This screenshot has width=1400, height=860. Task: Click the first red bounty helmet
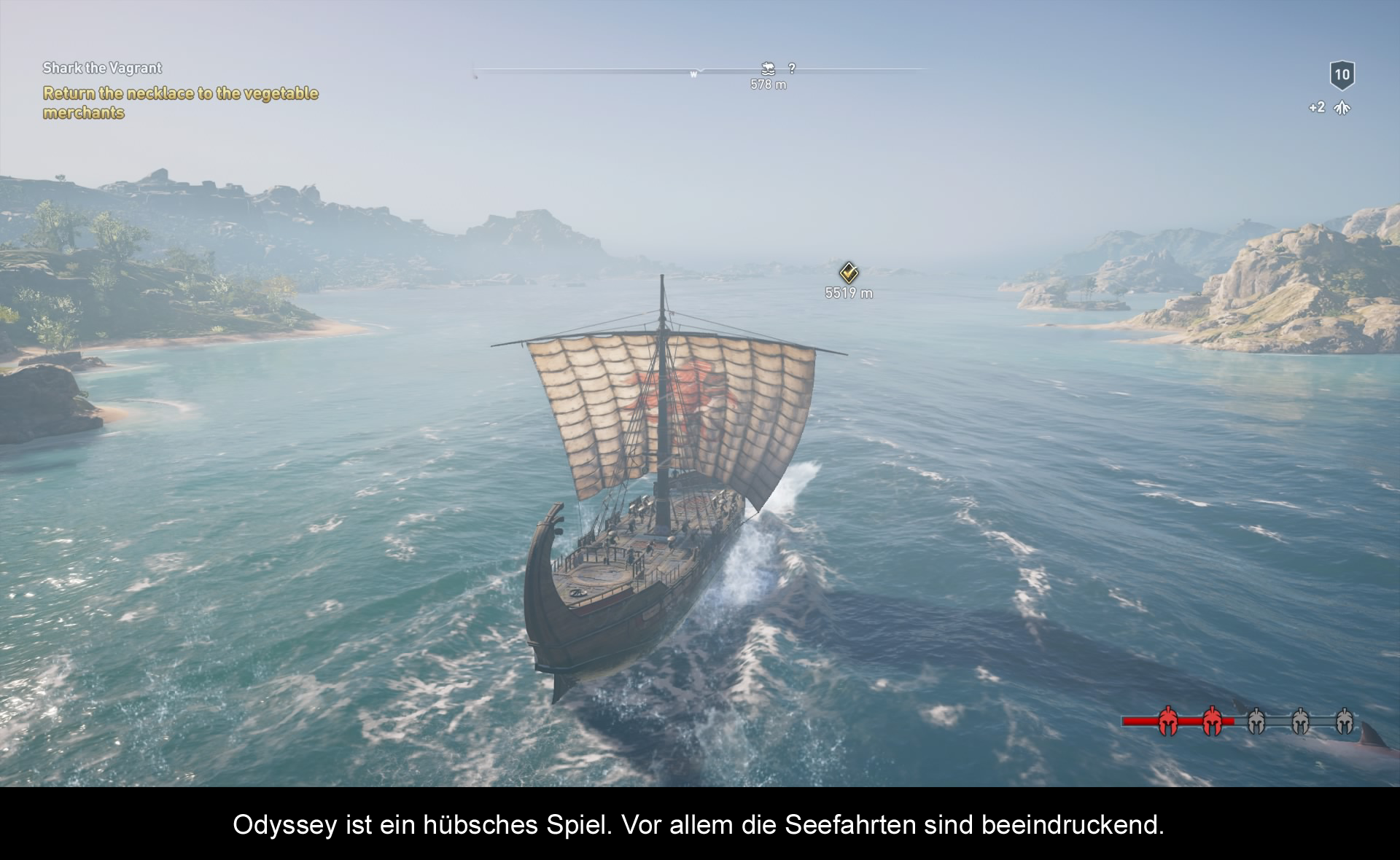pyautogui.click(x=1168, y=722)
